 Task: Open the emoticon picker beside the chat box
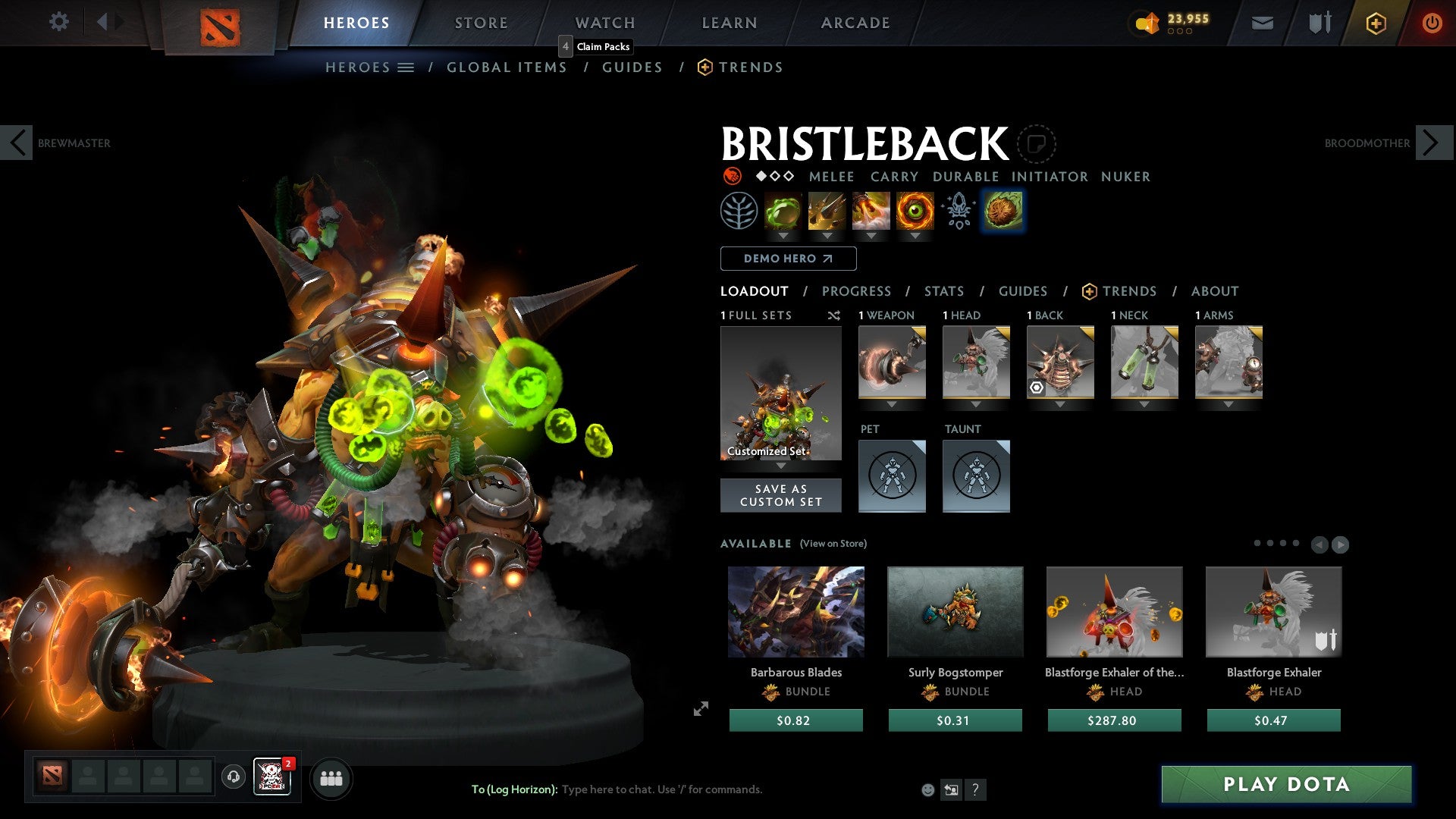[927, 789]
